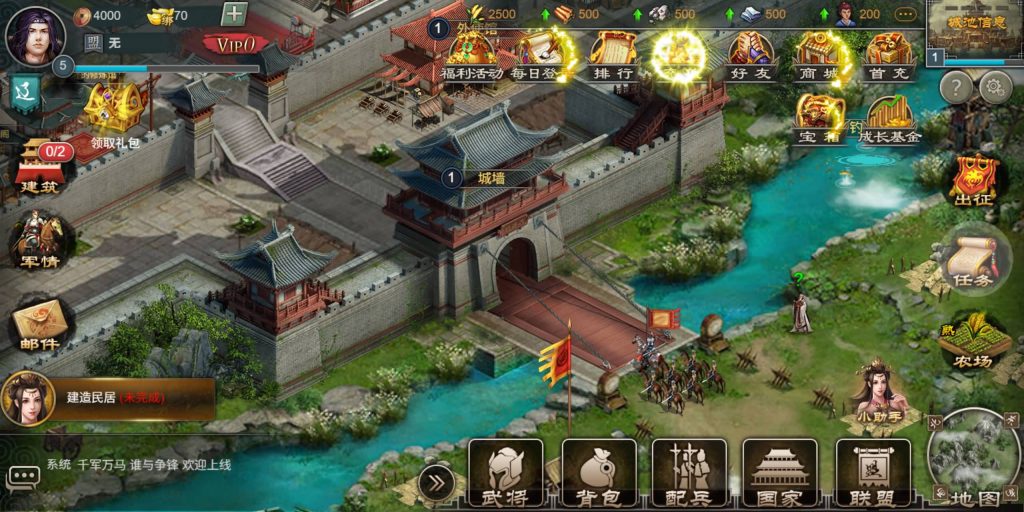Open the 成长基金 growth fund
1024x512 pixels.
889,120
